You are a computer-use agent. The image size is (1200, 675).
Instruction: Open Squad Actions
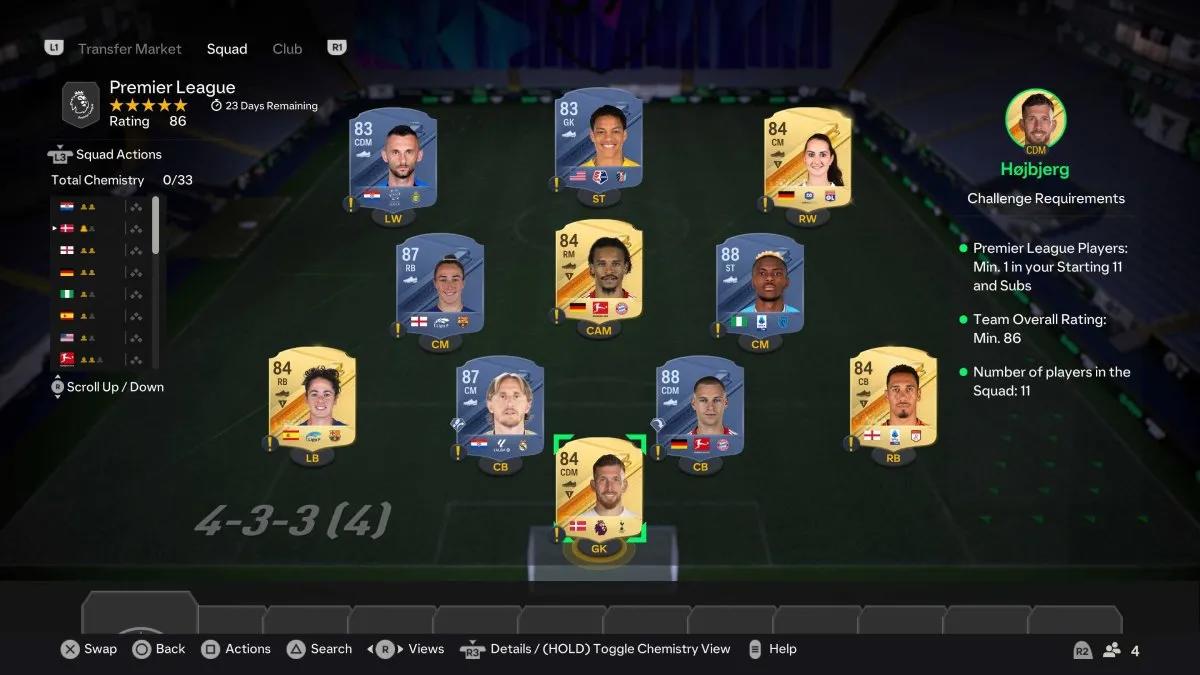[117, 155]
